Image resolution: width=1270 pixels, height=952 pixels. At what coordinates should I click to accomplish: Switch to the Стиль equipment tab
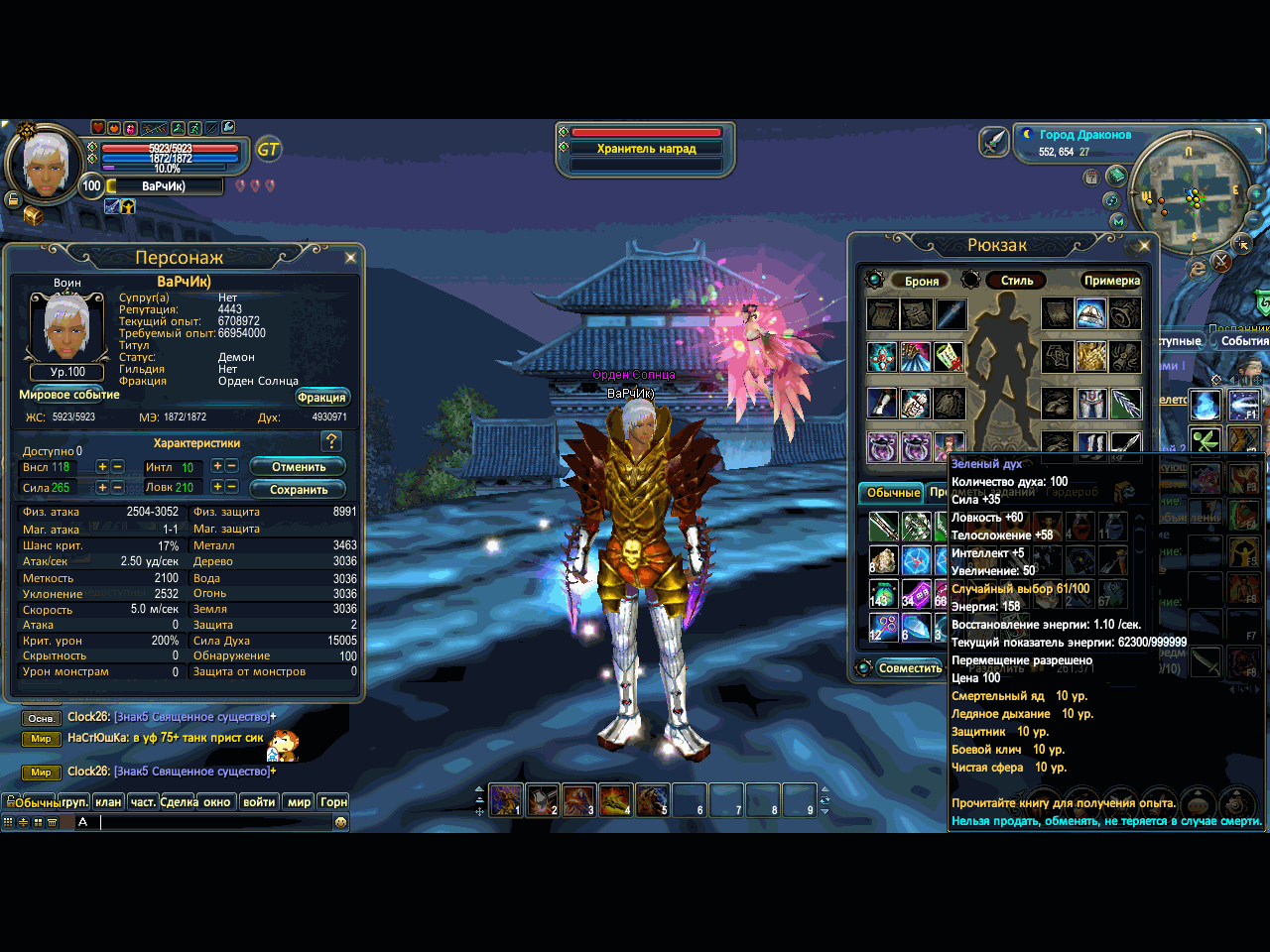(x=1016, y=281)
